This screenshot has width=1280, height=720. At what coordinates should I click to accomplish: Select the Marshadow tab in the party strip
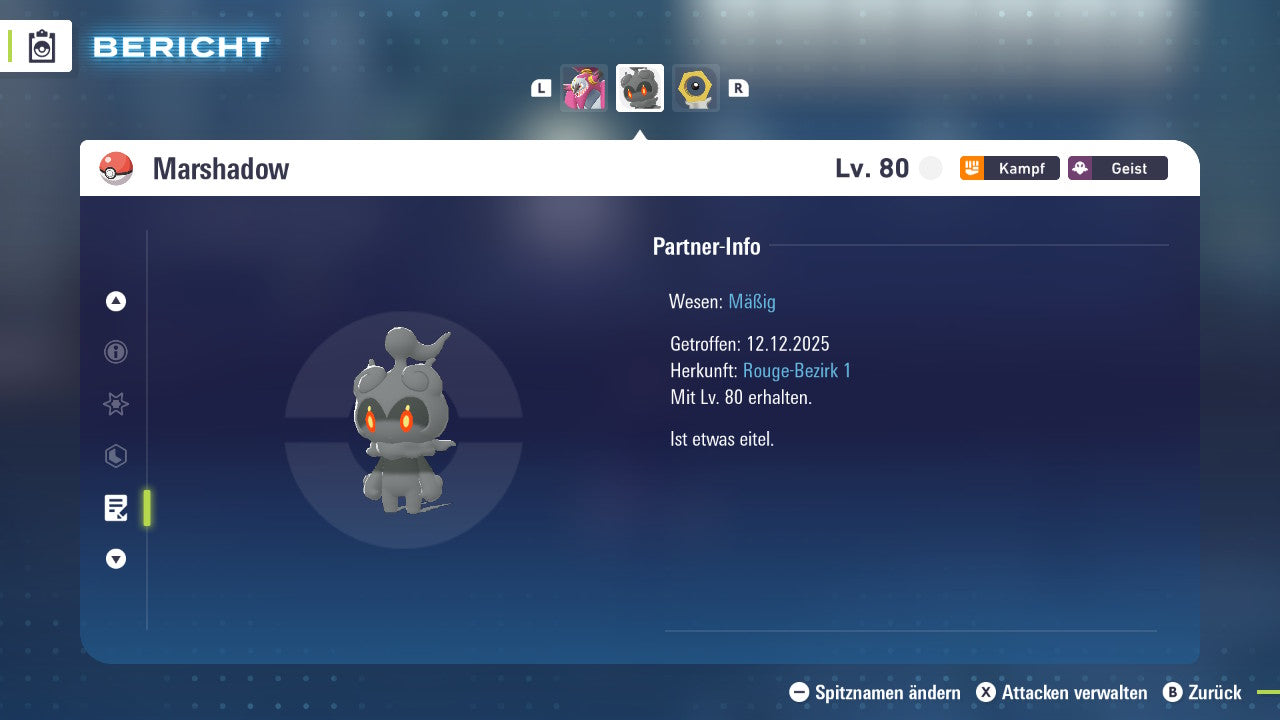tap(640, 88)
